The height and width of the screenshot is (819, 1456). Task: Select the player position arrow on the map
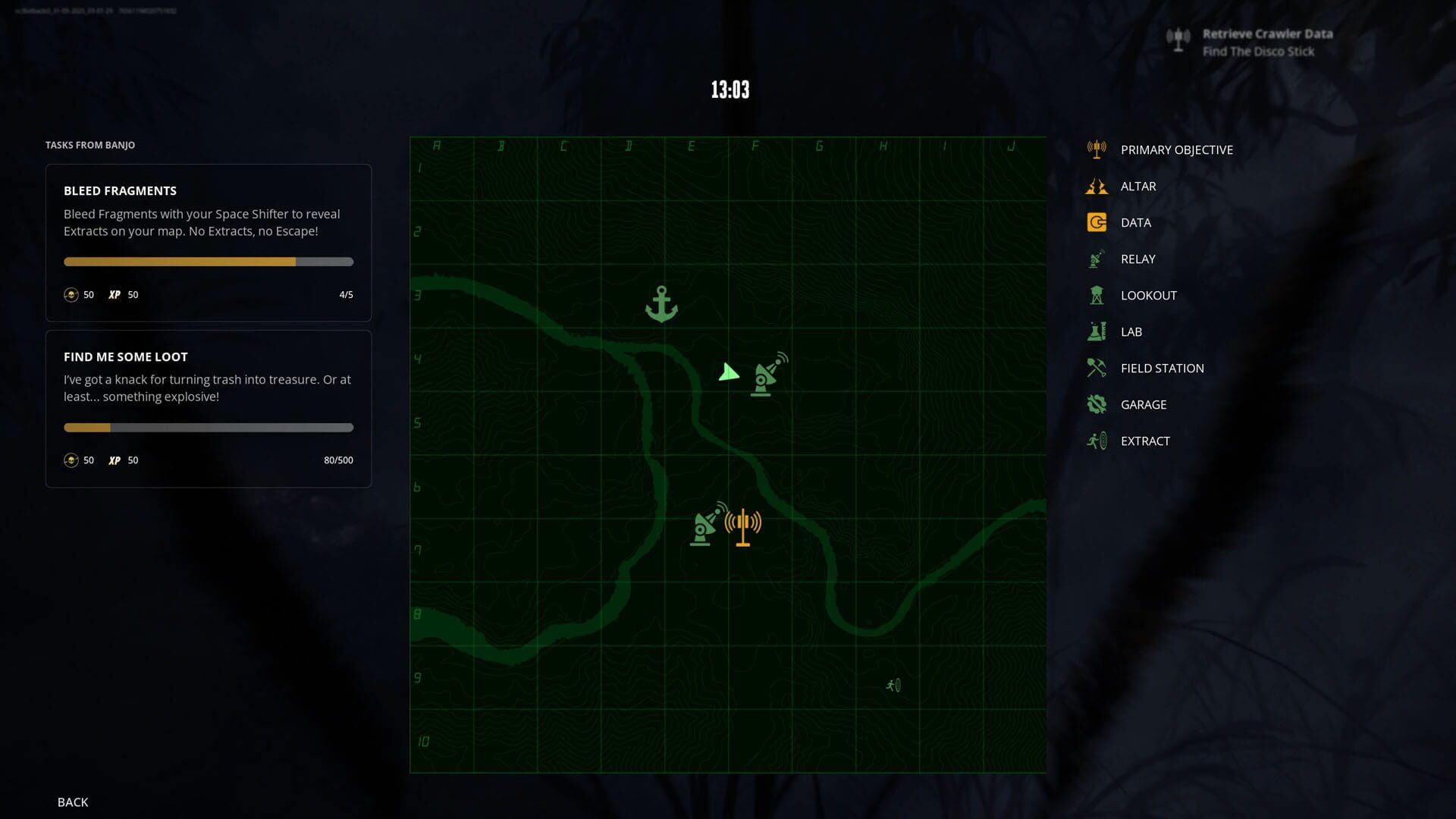728,372
